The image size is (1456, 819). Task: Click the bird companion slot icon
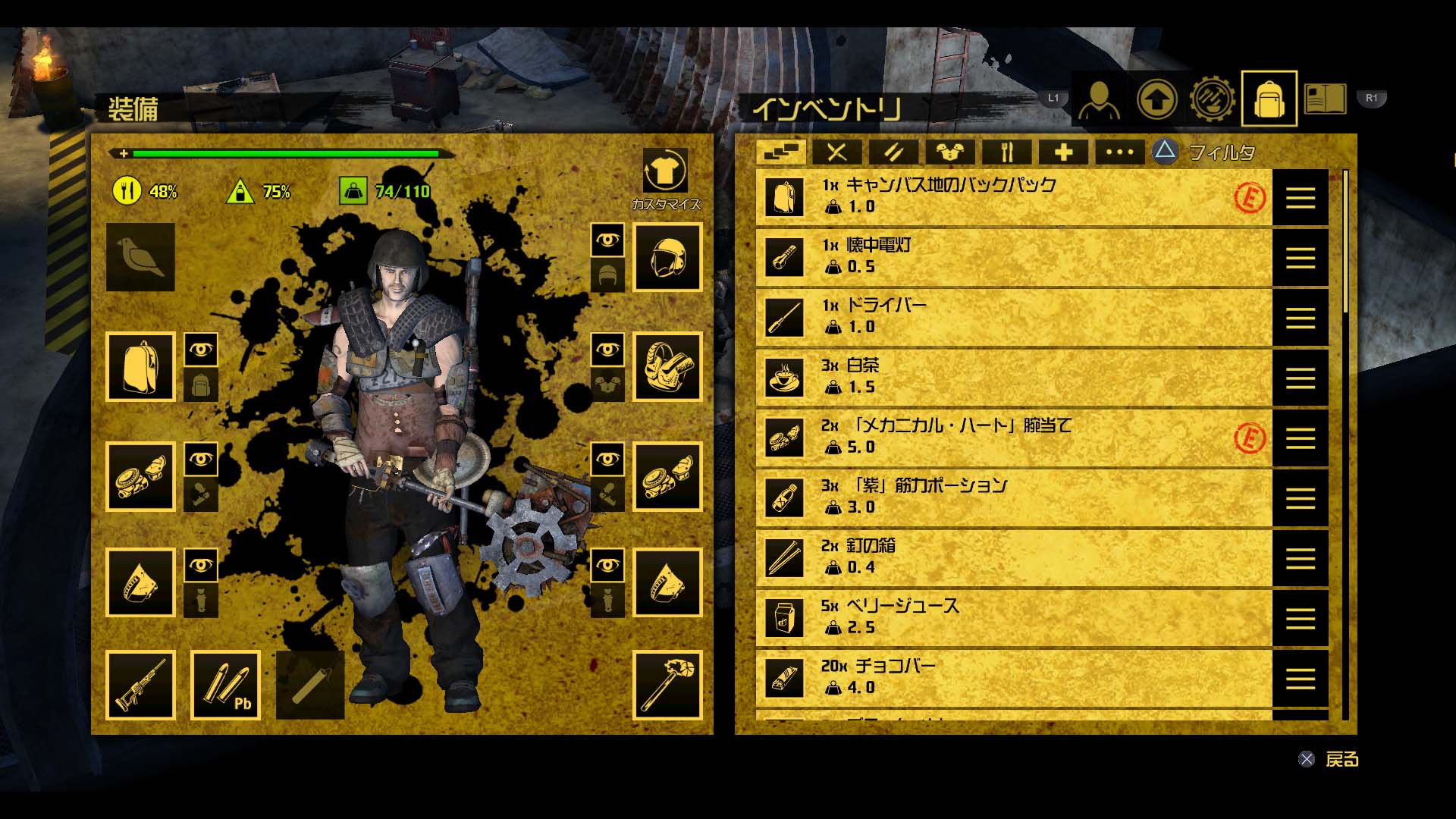(140, 258)
